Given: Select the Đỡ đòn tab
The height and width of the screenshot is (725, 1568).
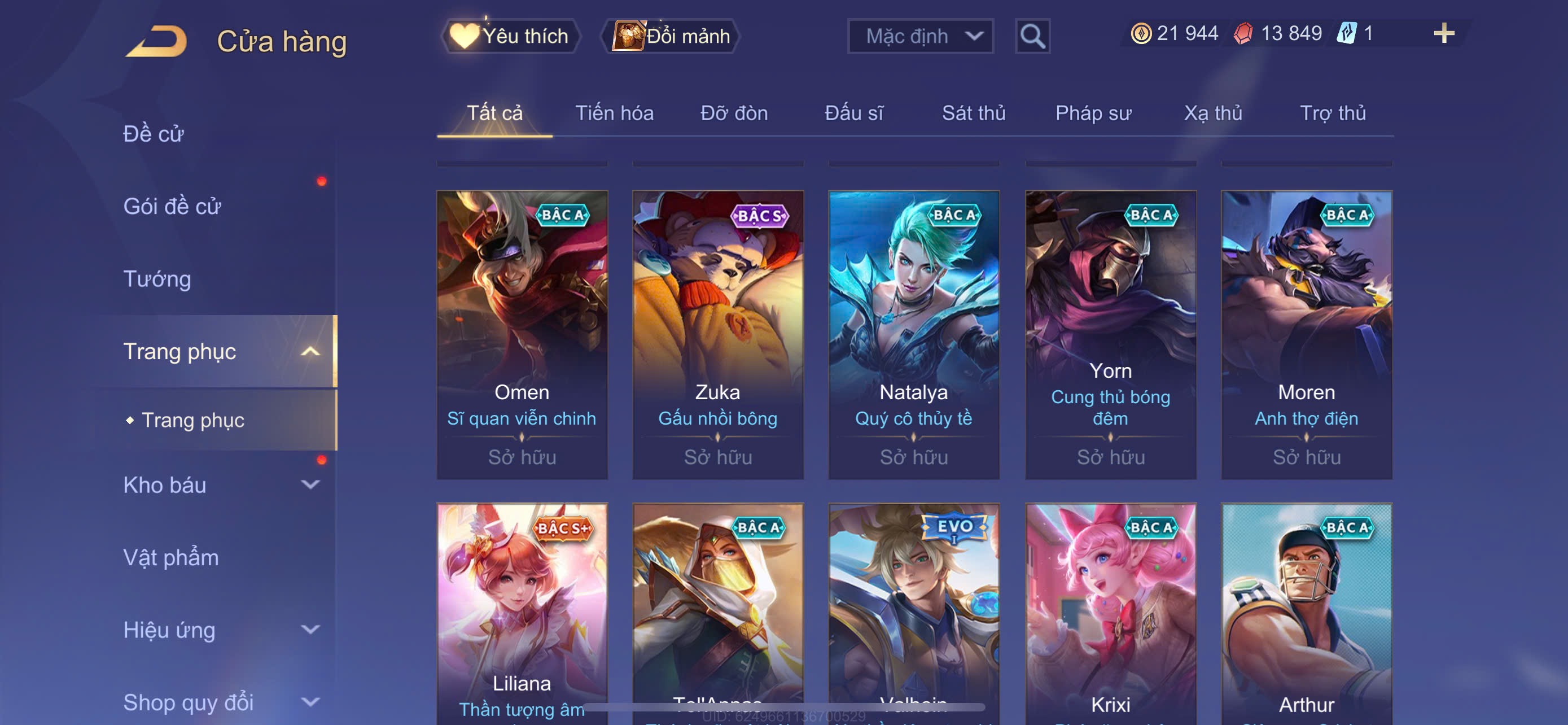Looking at the screenshot, I should click(x=733, y=113).
